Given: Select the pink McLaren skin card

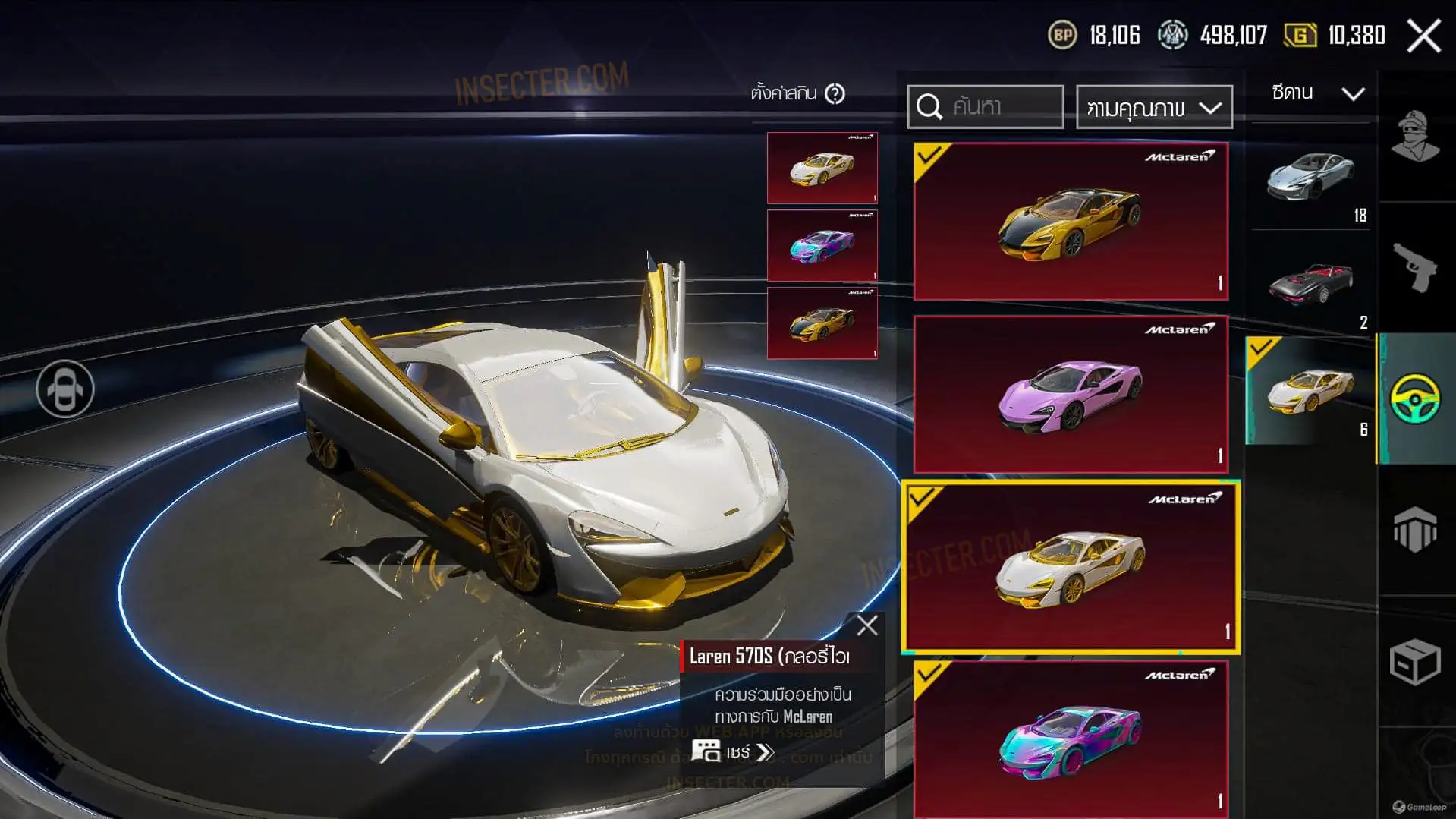Looking at the screenshot, I should (1071, 395).
